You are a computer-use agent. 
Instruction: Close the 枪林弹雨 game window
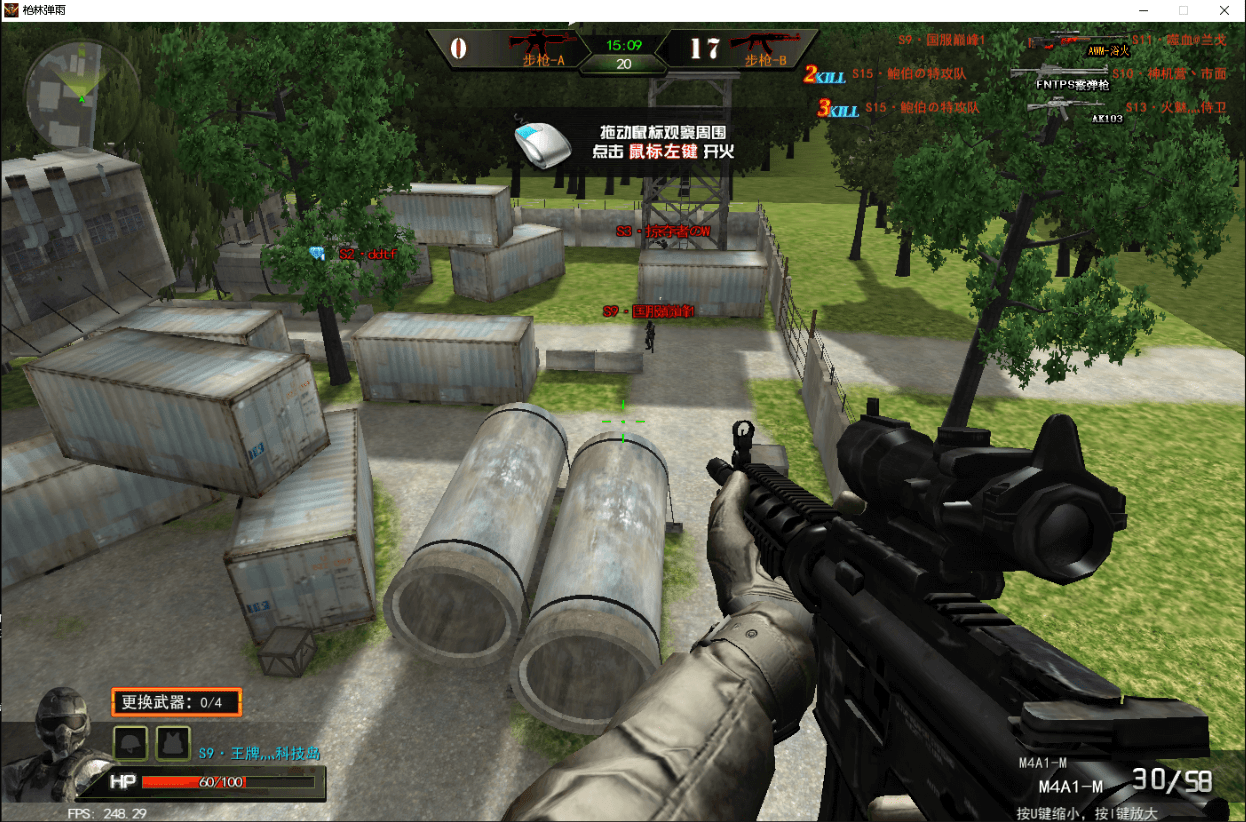pyautogui.click(x=1223, y=10)
